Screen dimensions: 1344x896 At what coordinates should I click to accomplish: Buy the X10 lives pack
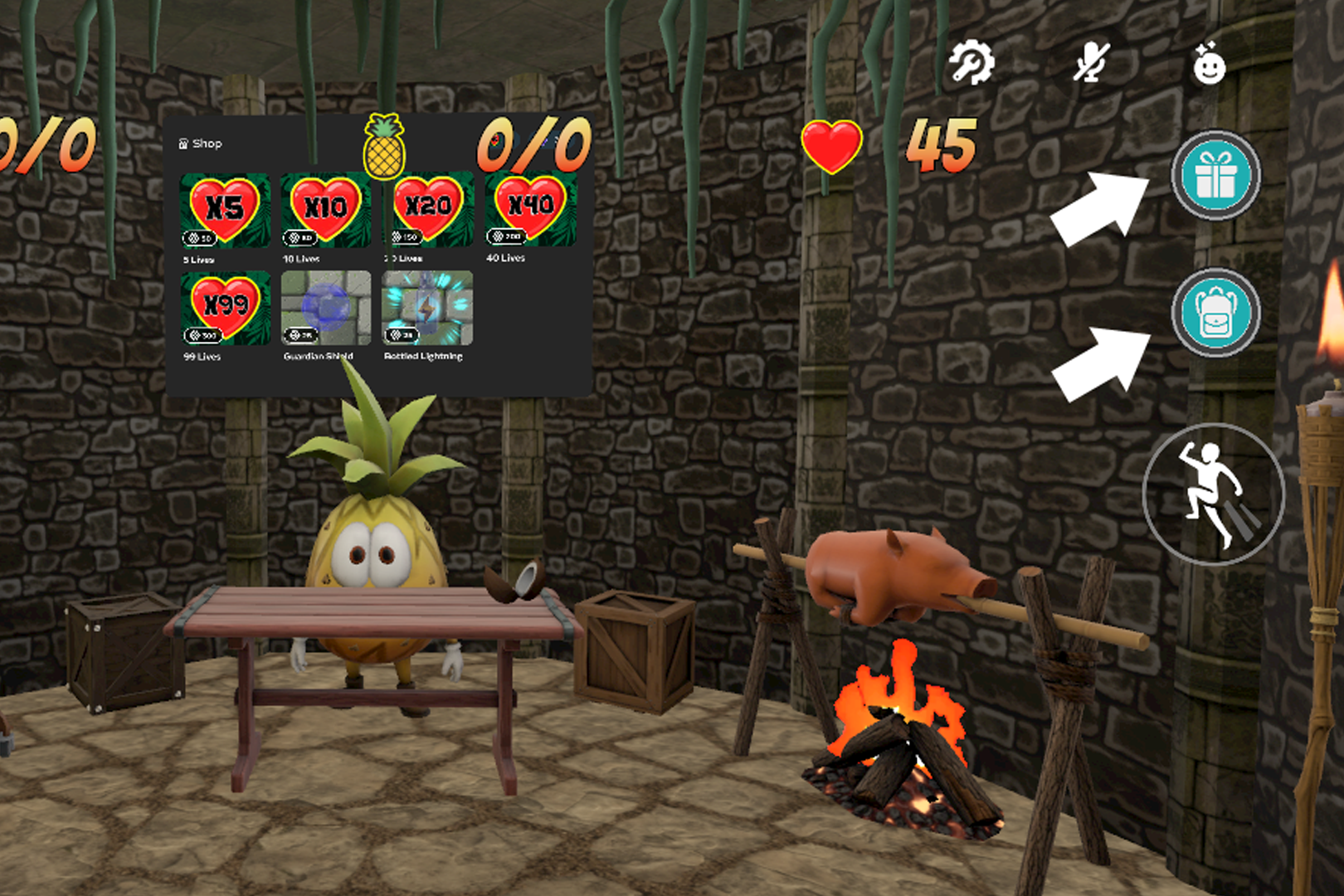(x=326, y=210)
